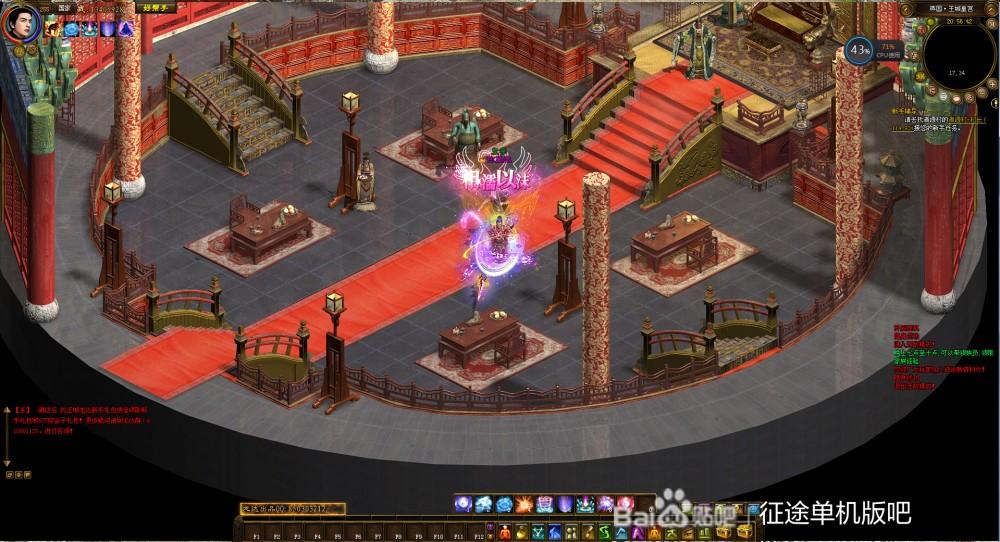
Task: Click the map name 王城皇宫 title
Action: pyautogui.click(x=962, y=8)
